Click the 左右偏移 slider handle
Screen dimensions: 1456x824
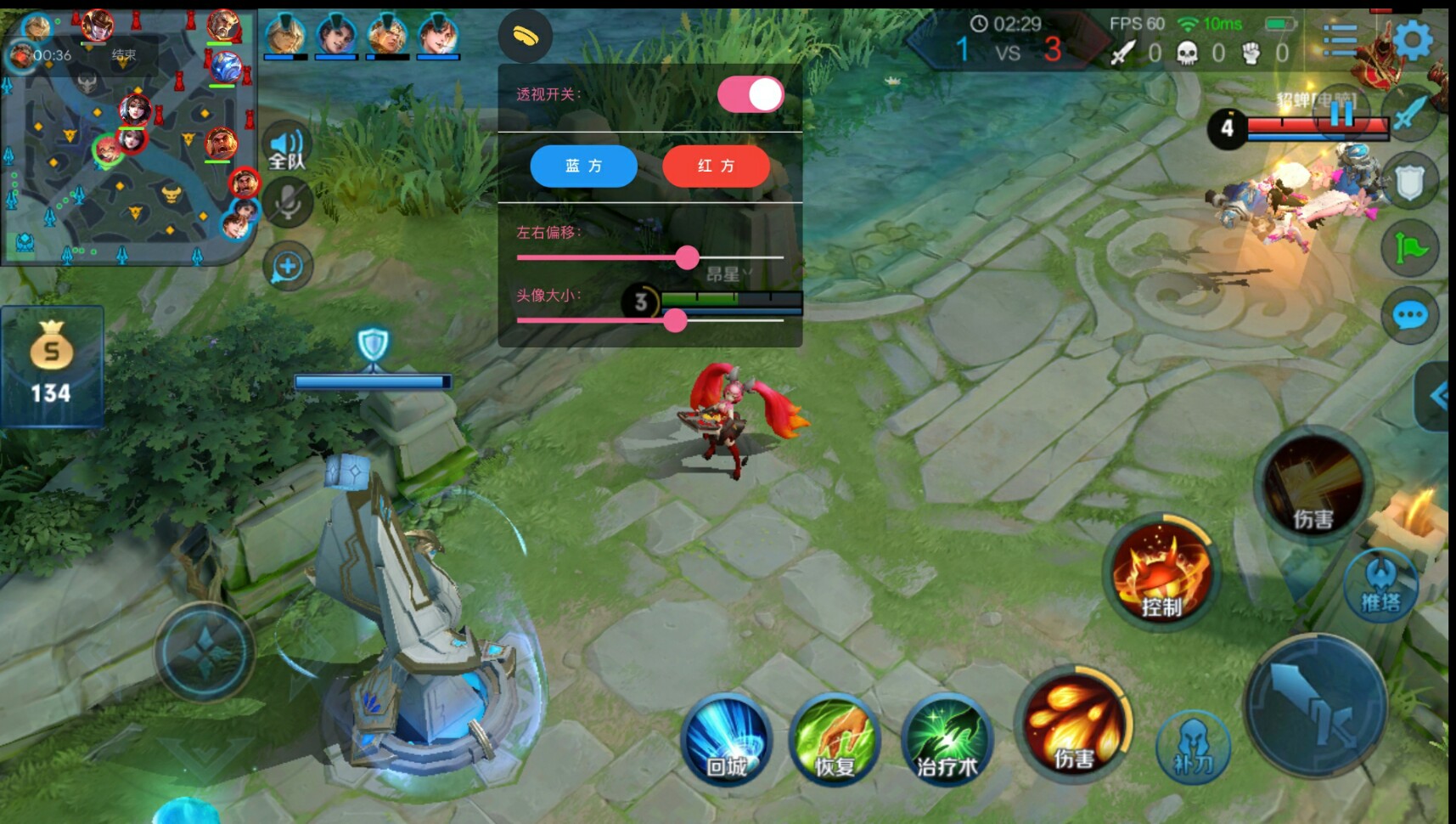[x=687, y=257]
